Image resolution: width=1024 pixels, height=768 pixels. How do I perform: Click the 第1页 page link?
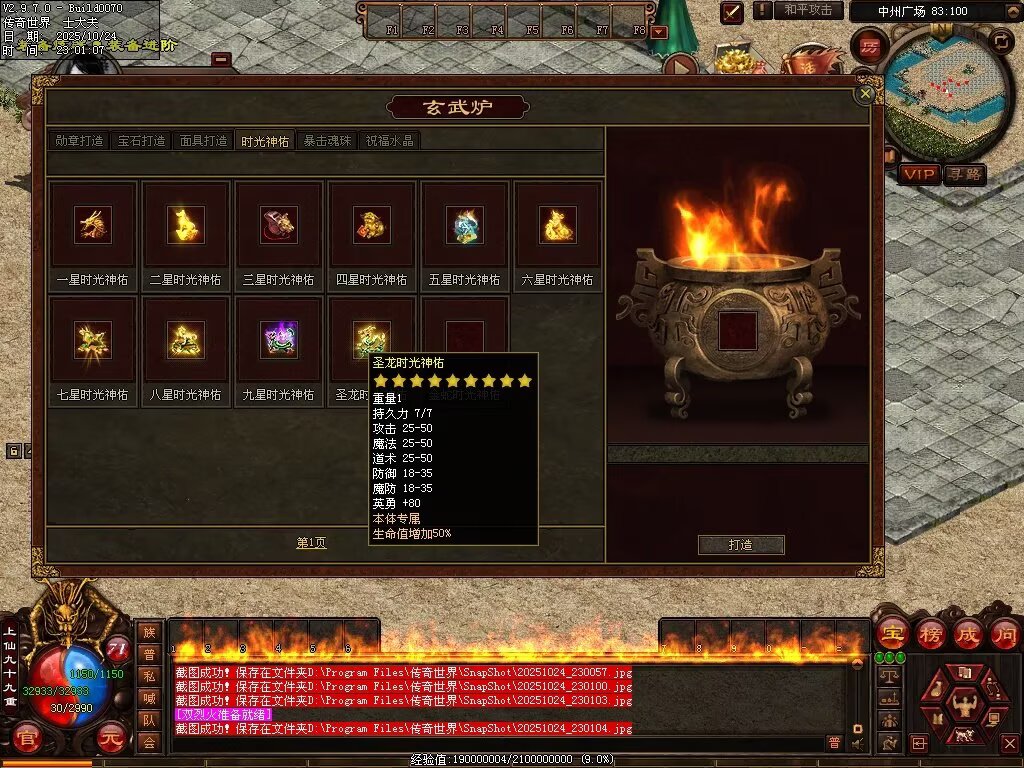pyautogui.click(x=311, y=543)
